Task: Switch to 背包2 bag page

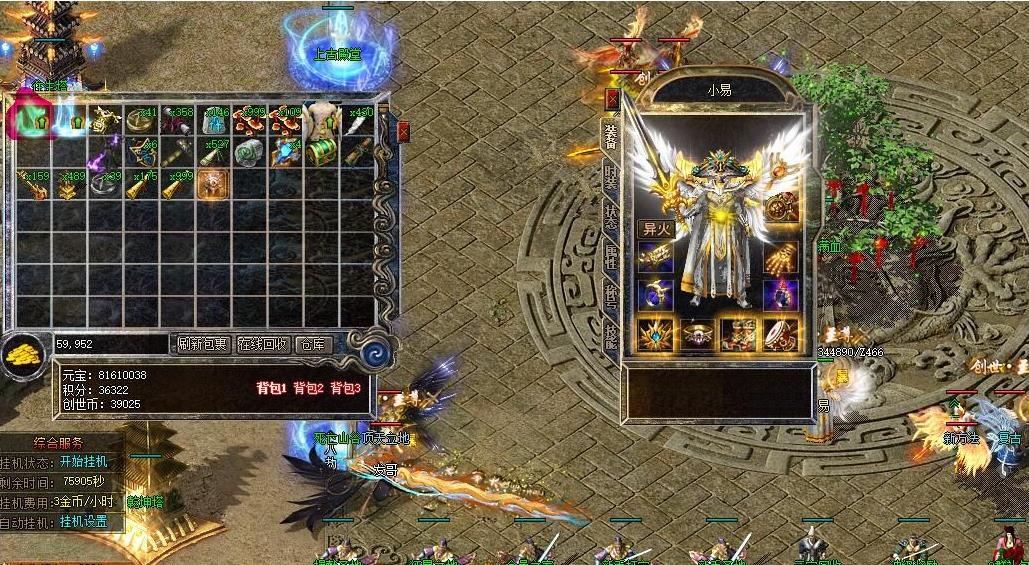Action: coord(308,388)
